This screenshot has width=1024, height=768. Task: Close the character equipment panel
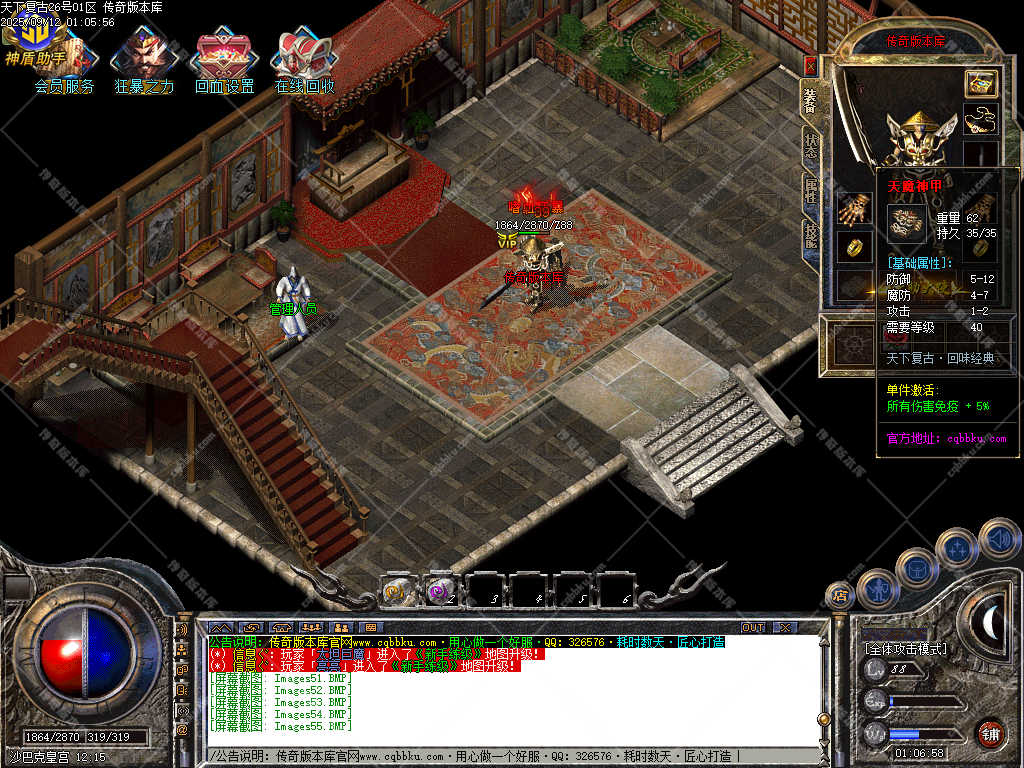pos(810,66)
